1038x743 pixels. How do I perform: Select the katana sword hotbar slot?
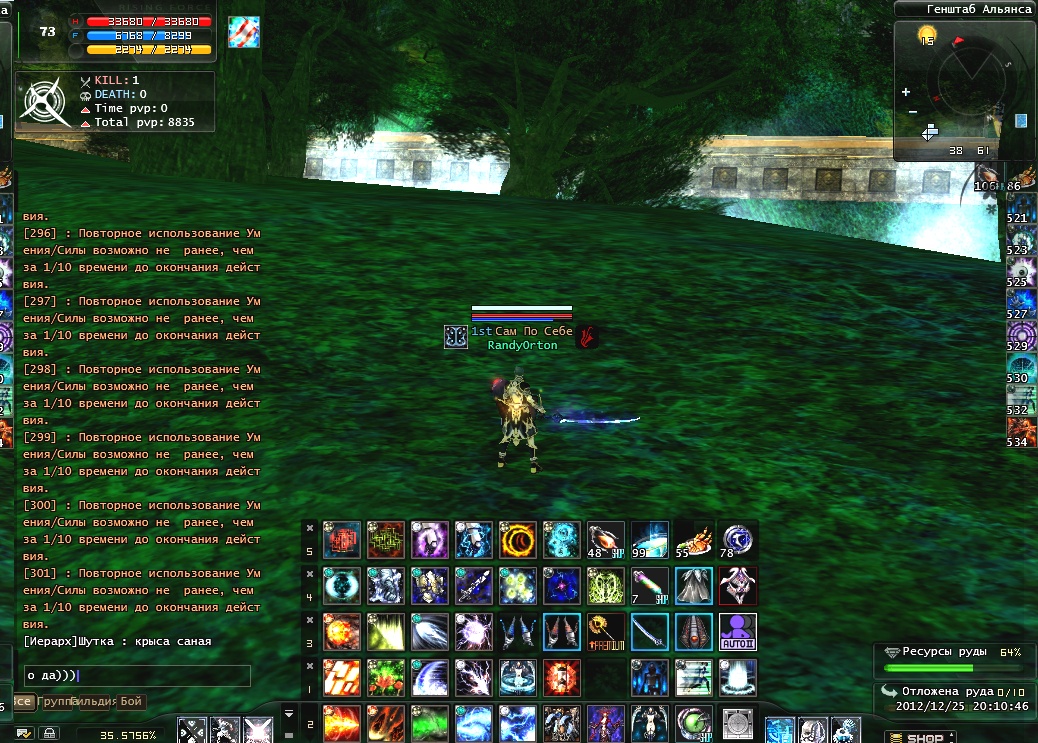coord(650,632)
